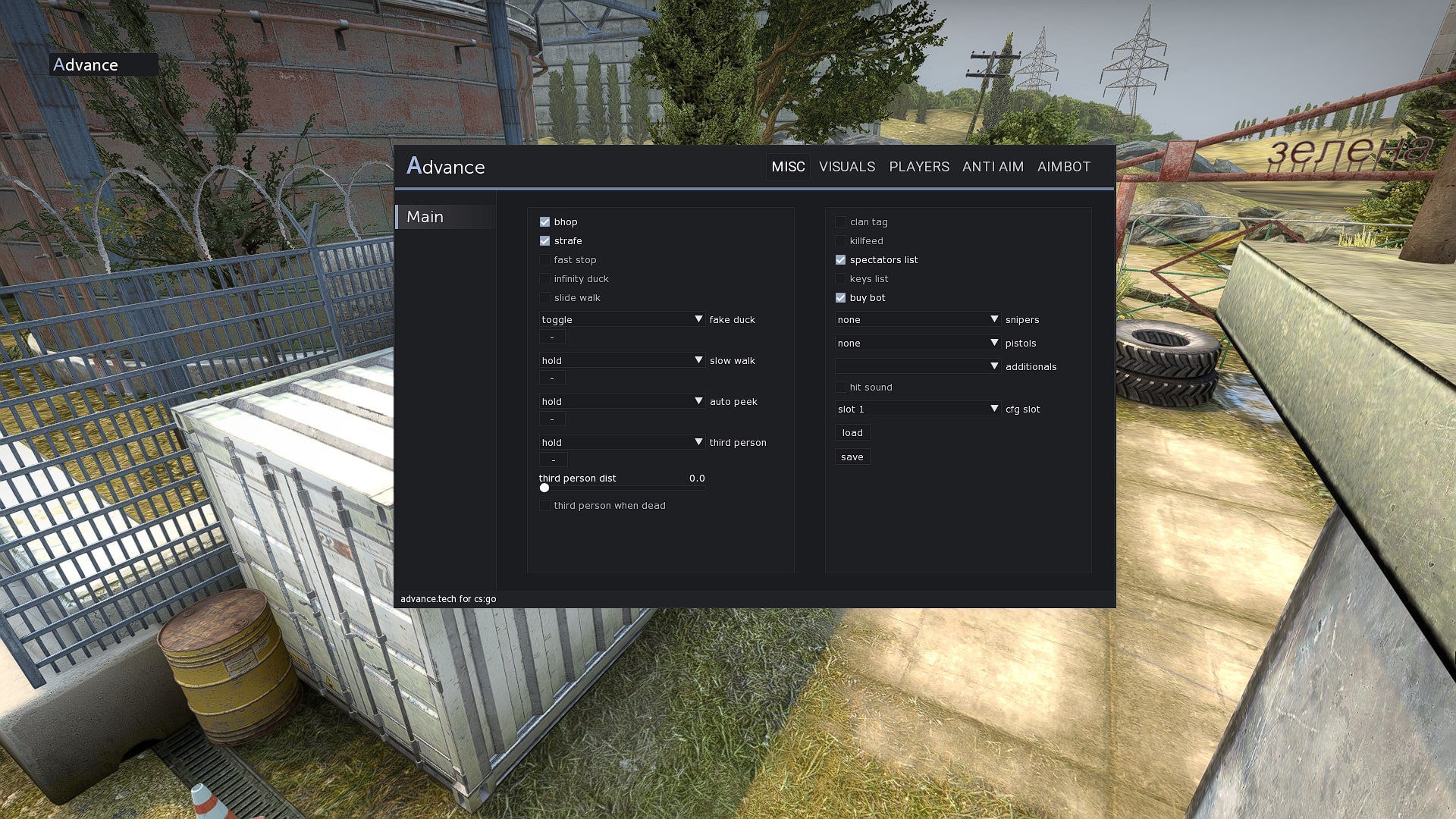This screenshot has height=819, width=1456.
Task: Disable the bhop checkbox
Action: click(544, 221)
